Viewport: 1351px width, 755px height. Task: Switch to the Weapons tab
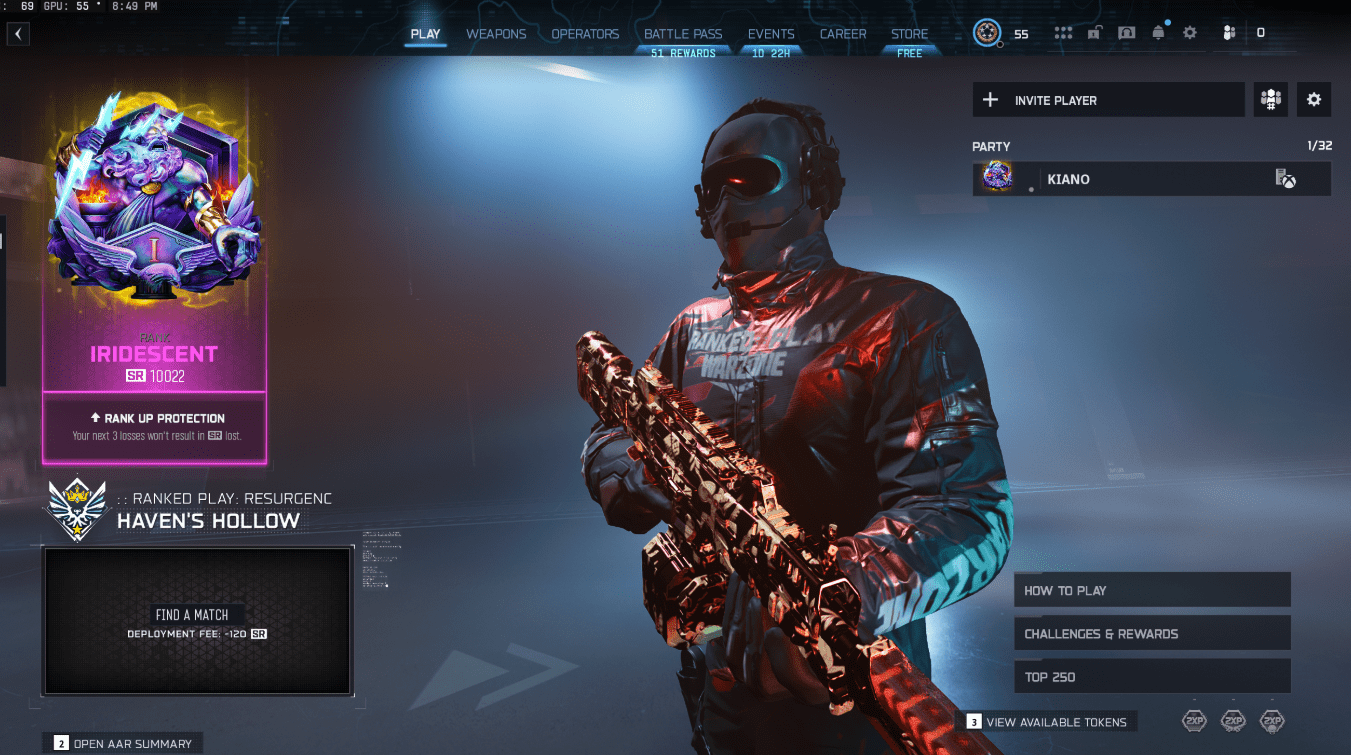pos(496,34)
